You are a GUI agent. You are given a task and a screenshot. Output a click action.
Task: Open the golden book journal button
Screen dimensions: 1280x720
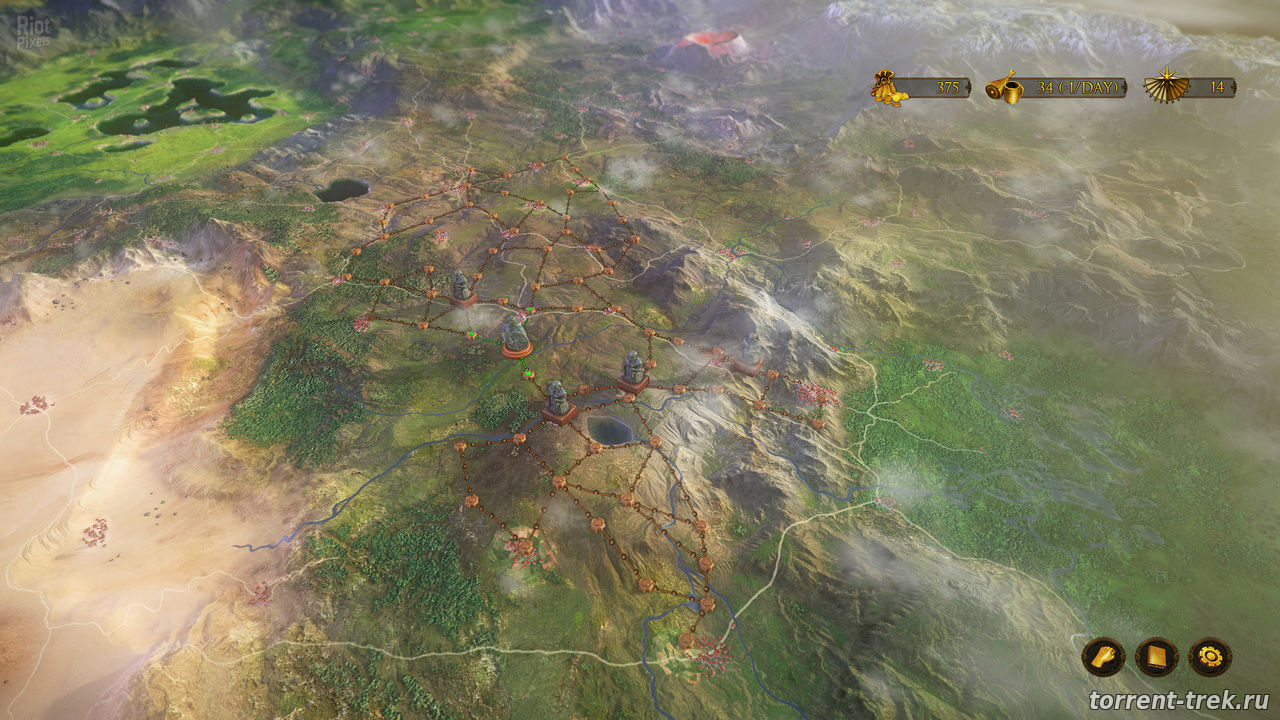(x=1157, y=657)
